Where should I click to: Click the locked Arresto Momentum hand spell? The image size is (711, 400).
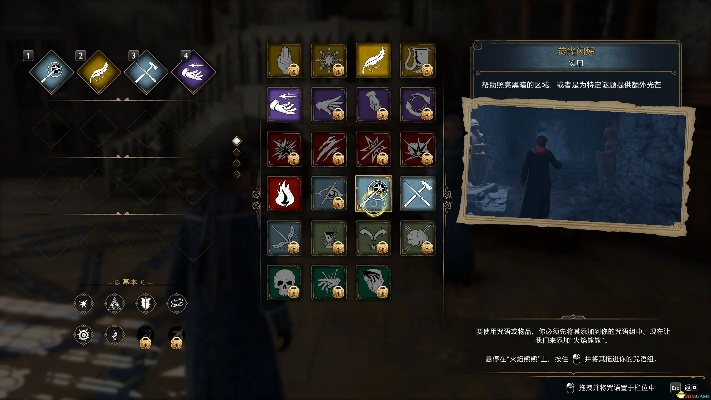click(x=285, y=61)
